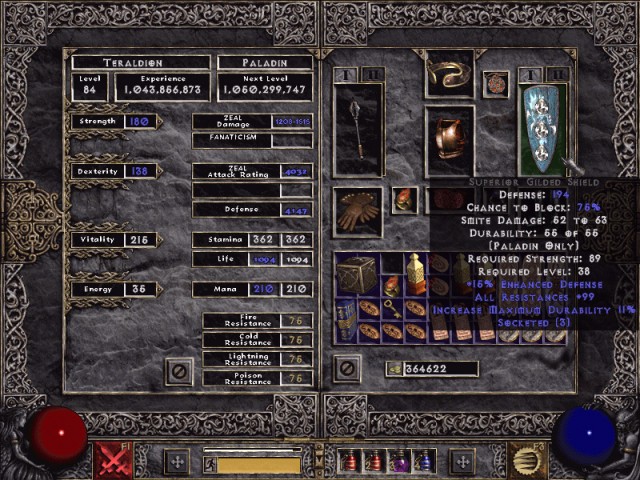Open the right skill selector

(x=527, y=461)
